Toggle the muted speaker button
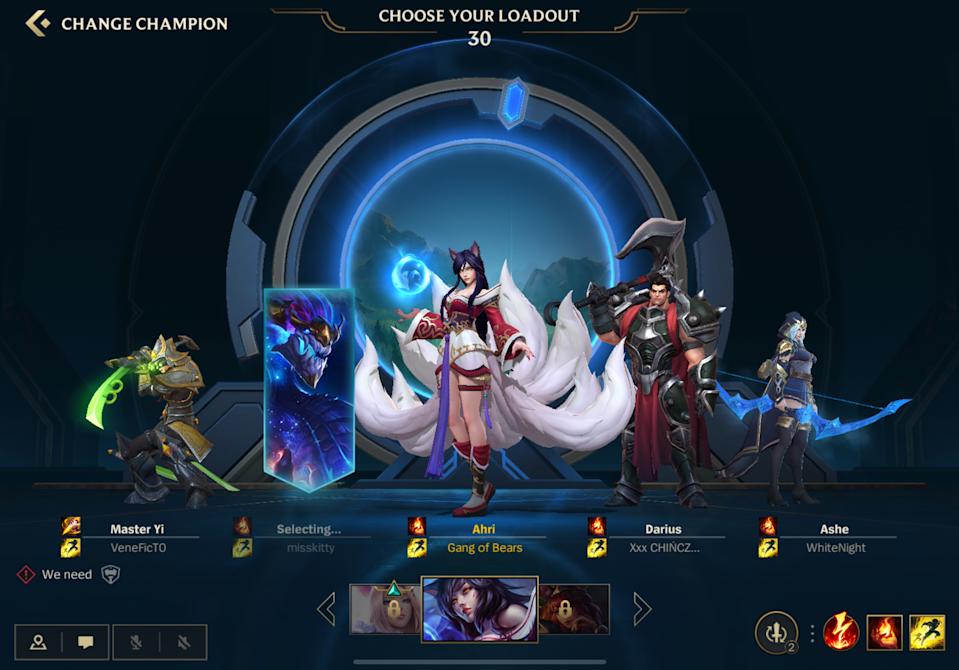 click(x=183, y=642)
